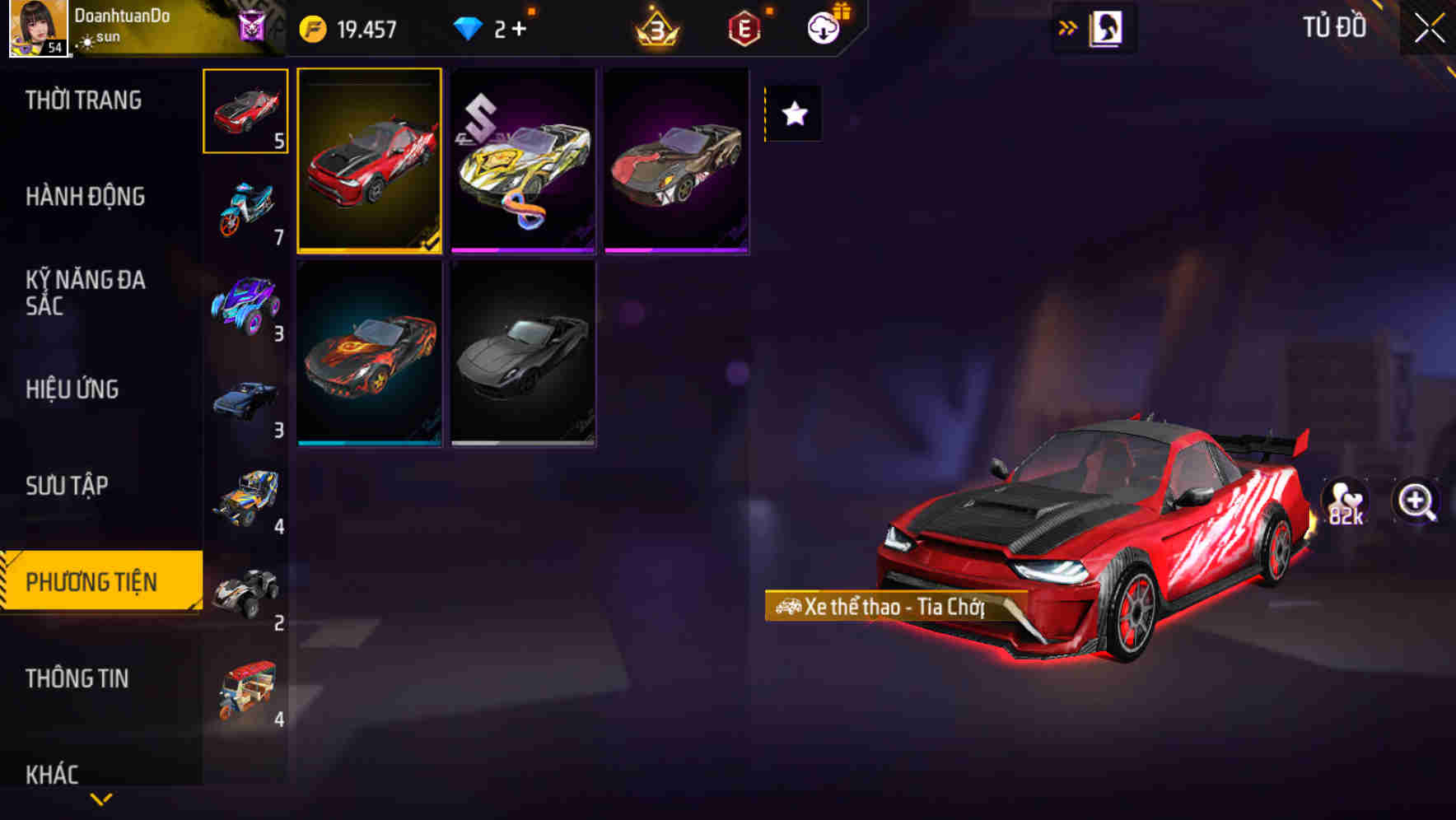
Task: Open the THÔNG TIN section
Action: point(78,678)
